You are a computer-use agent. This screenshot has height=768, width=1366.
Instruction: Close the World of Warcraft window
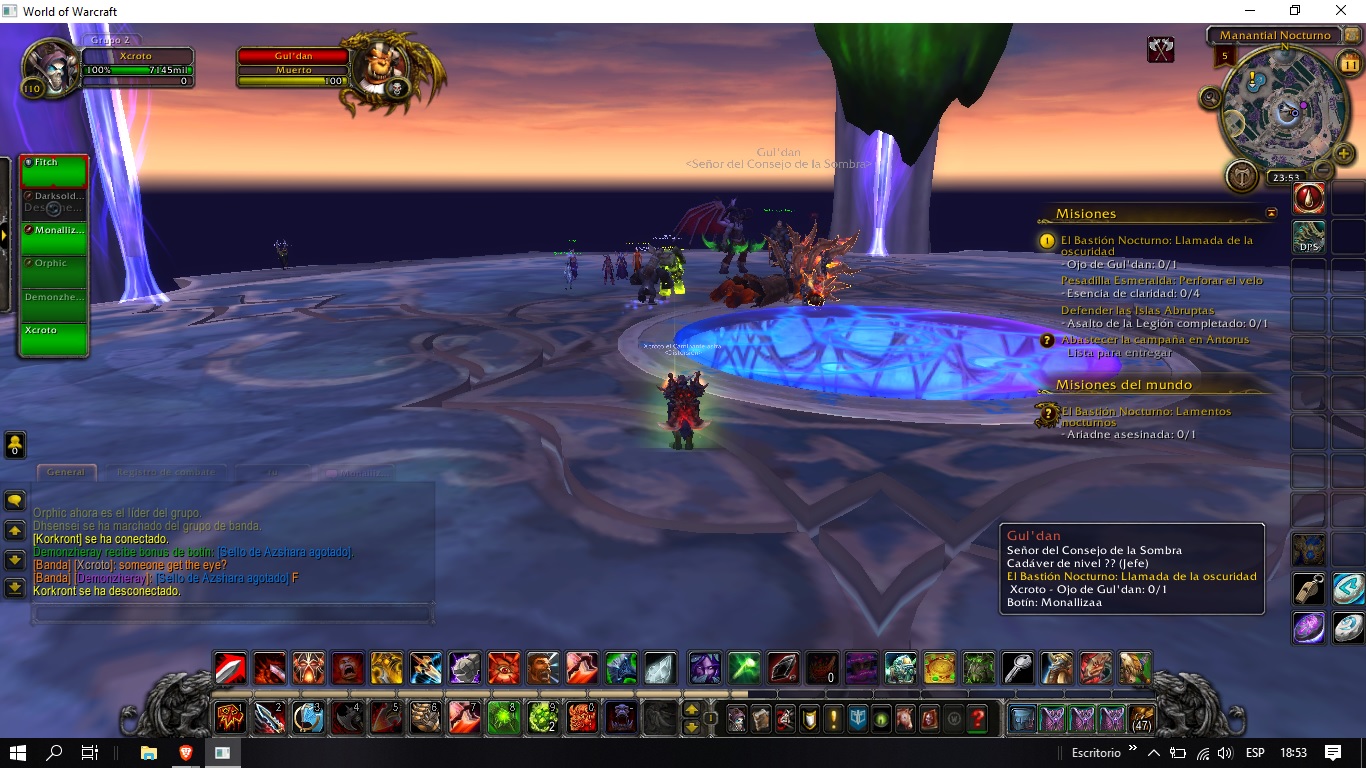1341,11
